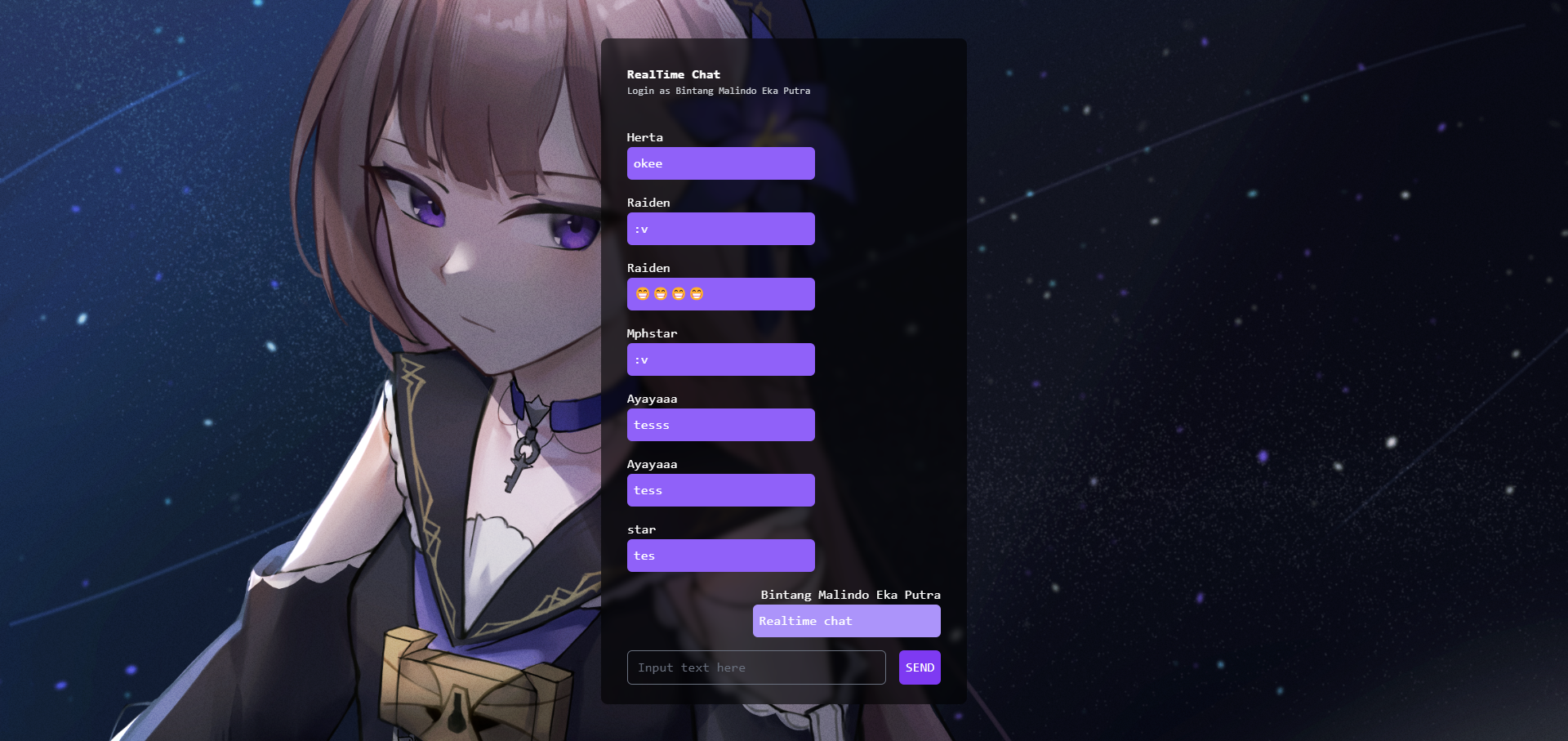Select Herta's "okee" message bubble
1568x741 pixels.
[x=720, y=163]
